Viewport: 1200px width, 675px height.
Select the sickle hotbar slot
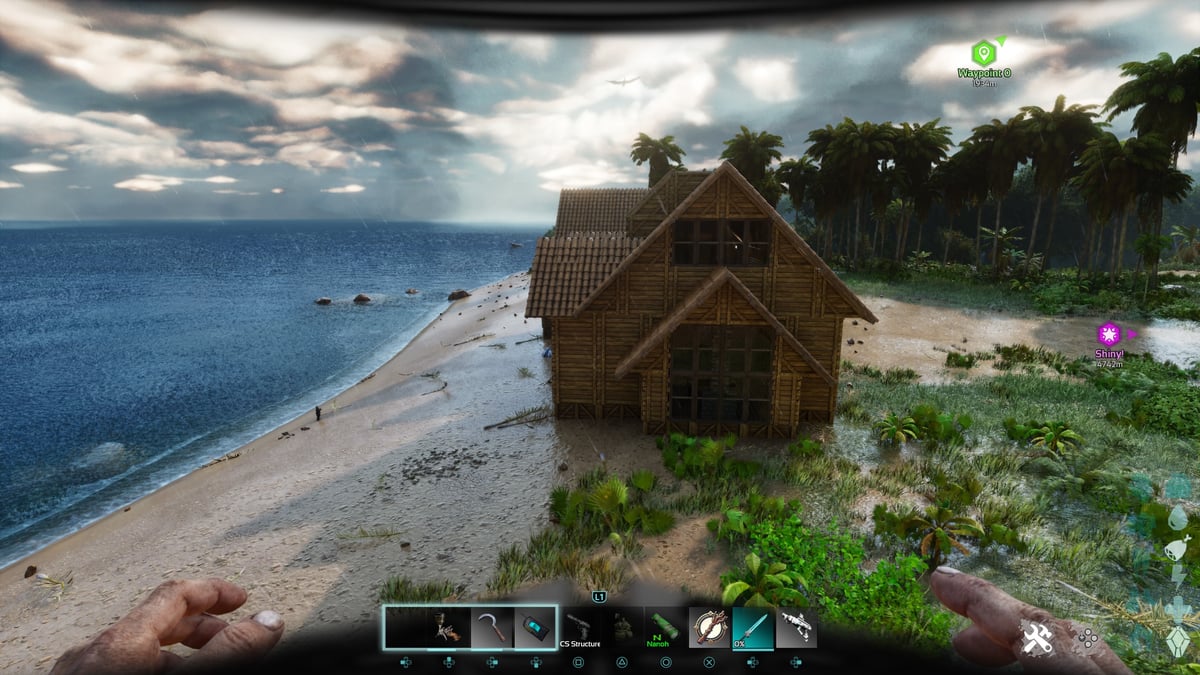[x=492, y=627]
